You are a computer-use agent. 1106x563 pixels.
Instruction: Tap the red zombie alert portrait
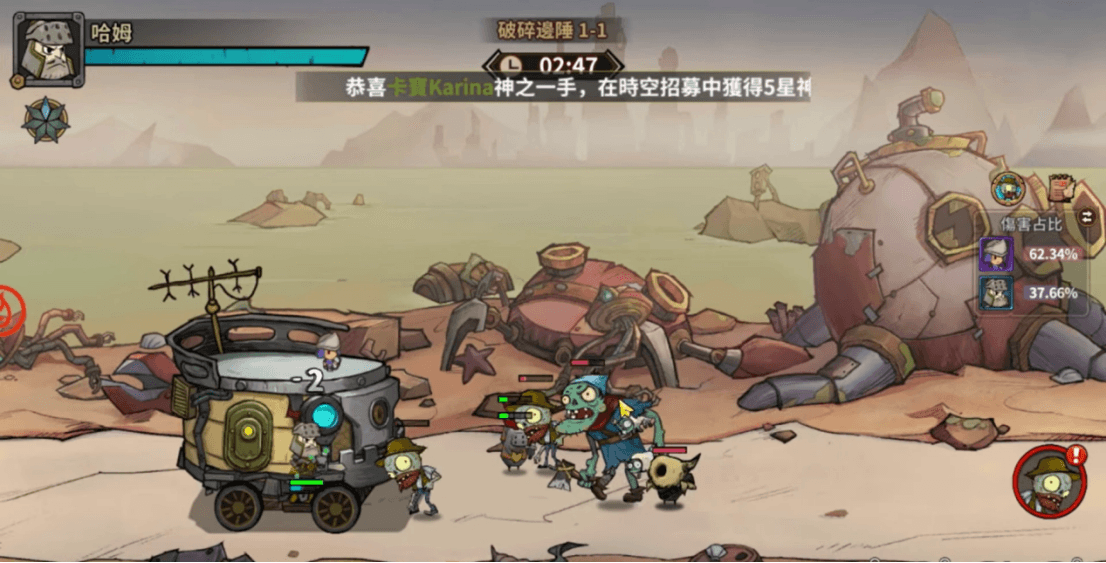pyautogui.click(x=1048, y=481)
